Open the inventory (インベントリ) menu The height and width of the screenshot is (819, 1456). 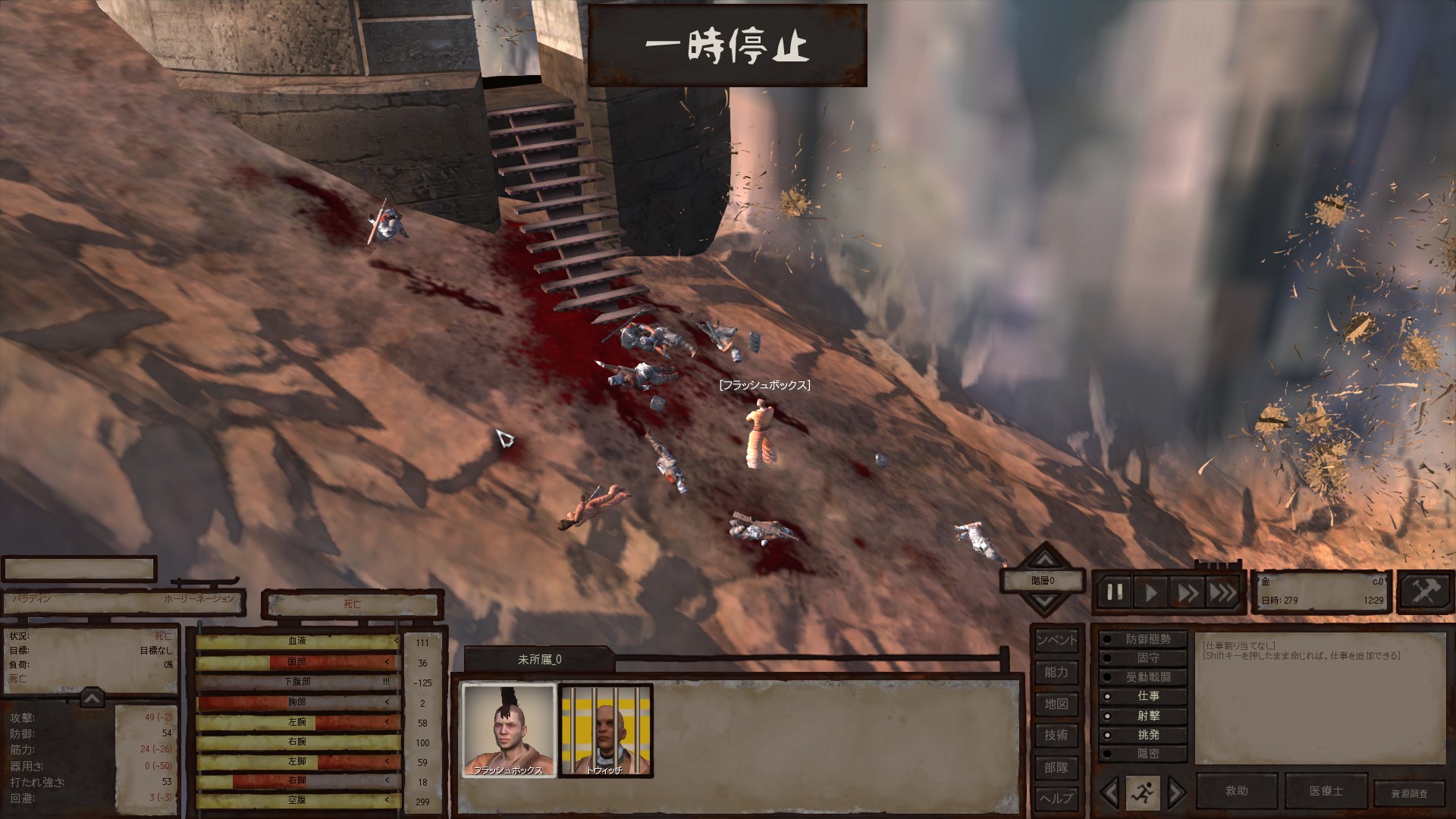1056,640
